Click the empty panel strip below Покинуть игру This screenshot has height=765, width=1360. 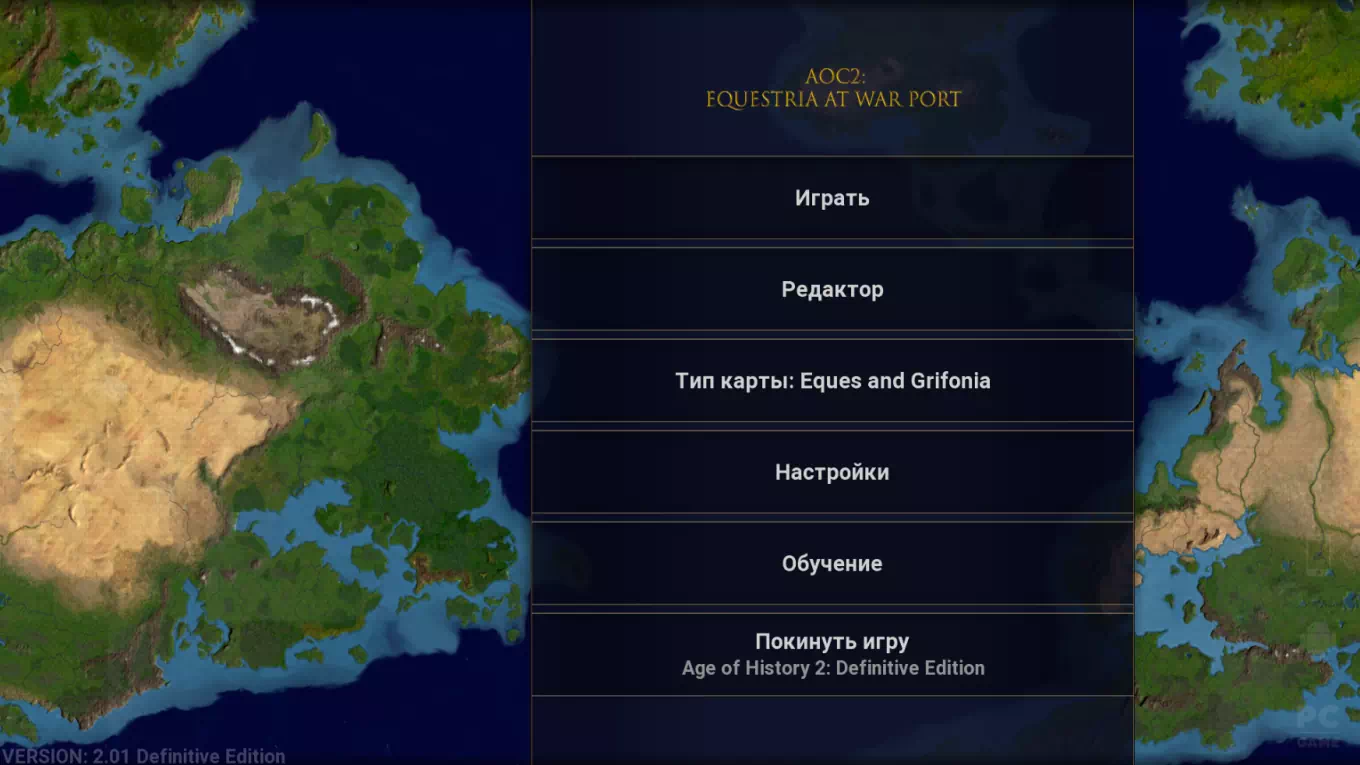click(832, 730)
